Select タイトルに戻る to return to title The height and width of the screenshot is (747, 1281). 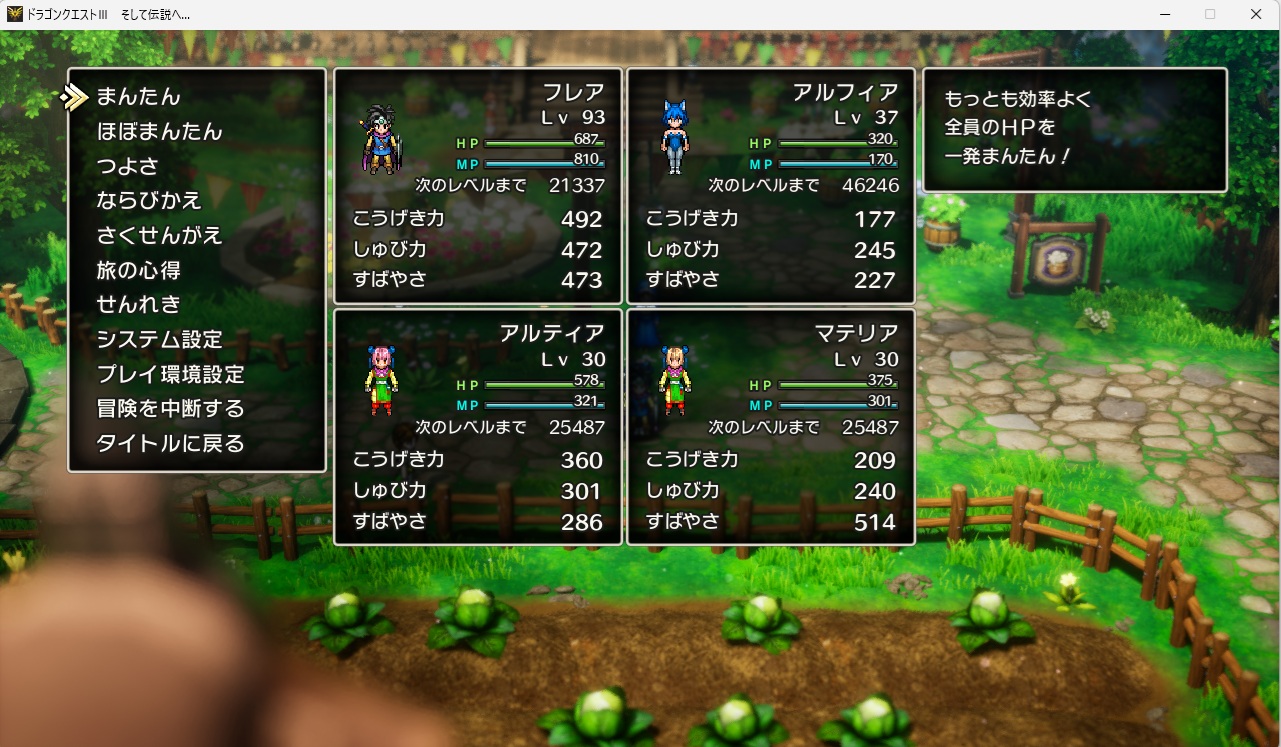pyautogui.click(x=170, y=444)
